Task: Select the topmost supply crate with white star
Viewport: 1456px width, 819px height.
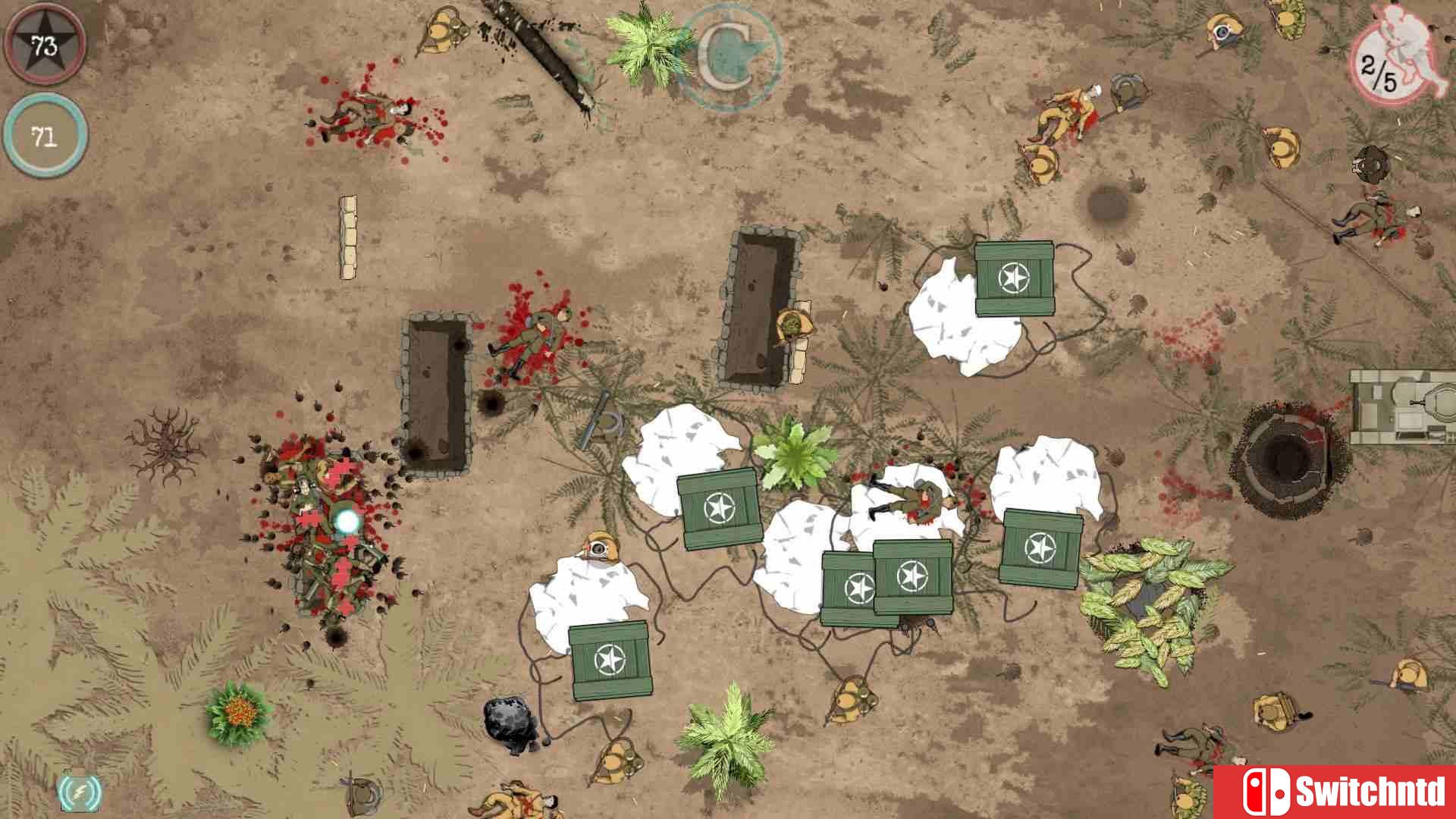Action: point(1016,277)
